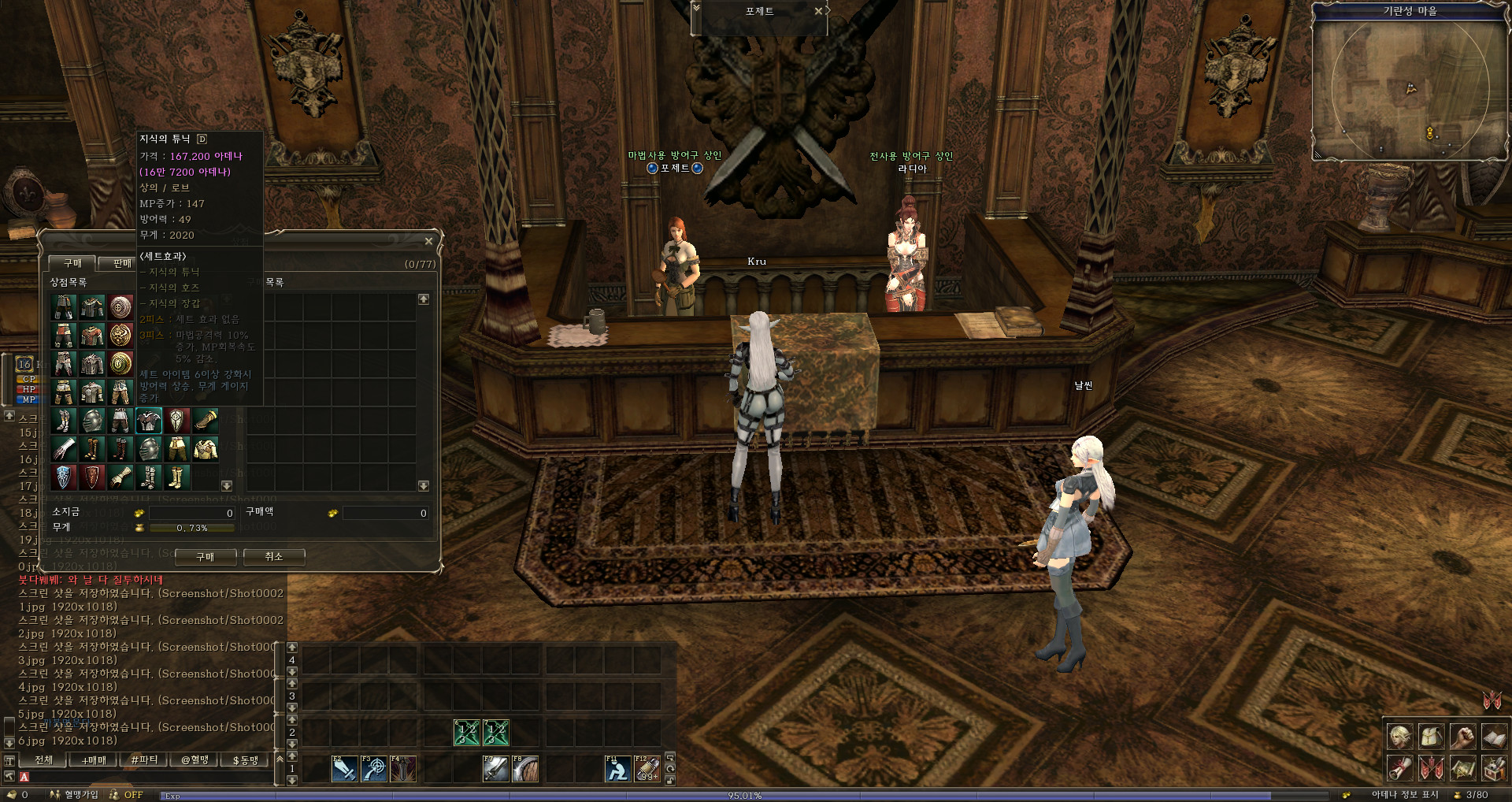Activate the F2 sword attack skill
Screen dimensions: 1512x802
(344, 769)
